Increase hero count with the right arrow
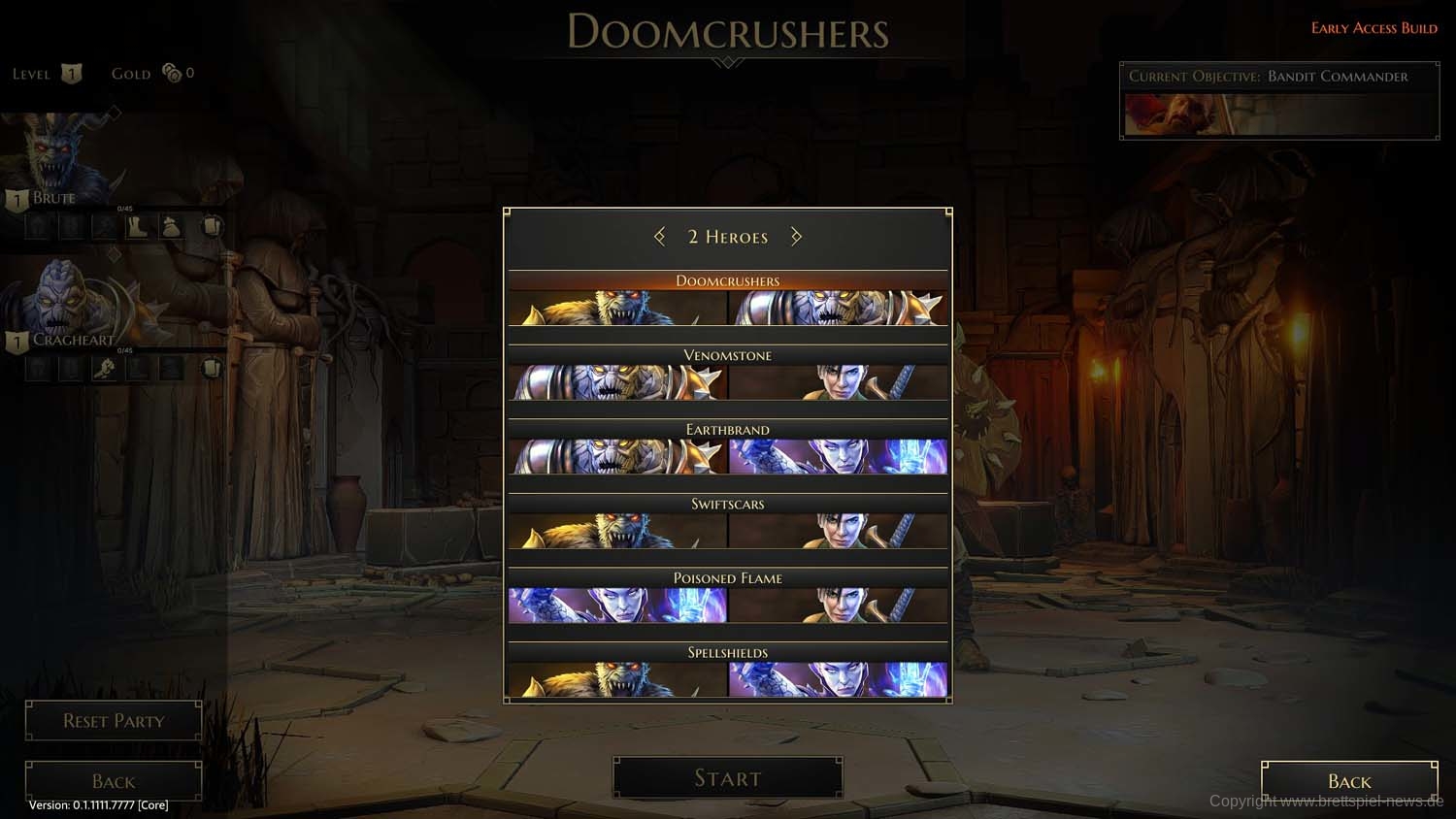Screen dimensions: 1456x819 tap(796, 237)
